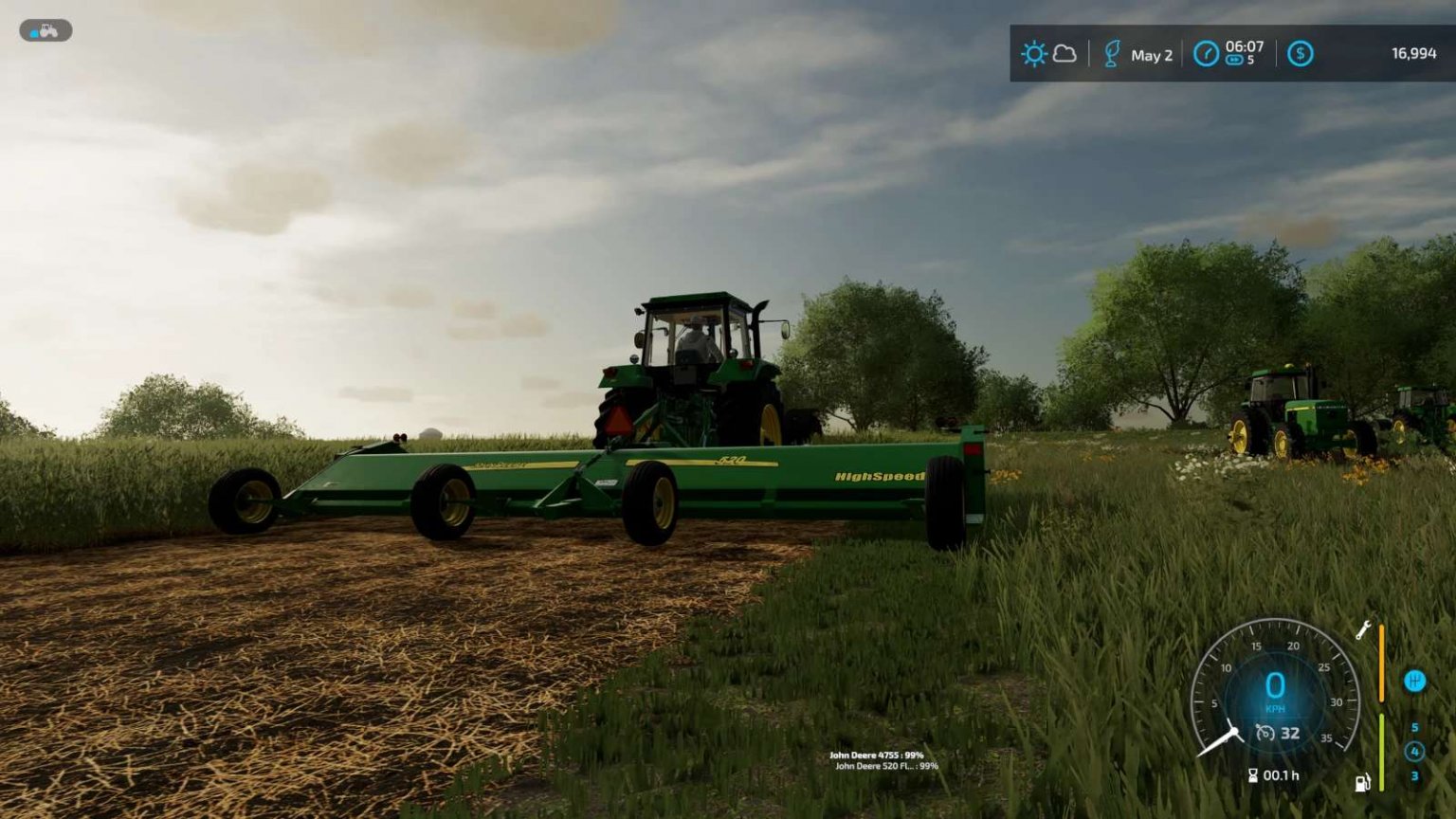Click the sun current weather icon
The image size is (1456, 819).
pos(1034,54)
